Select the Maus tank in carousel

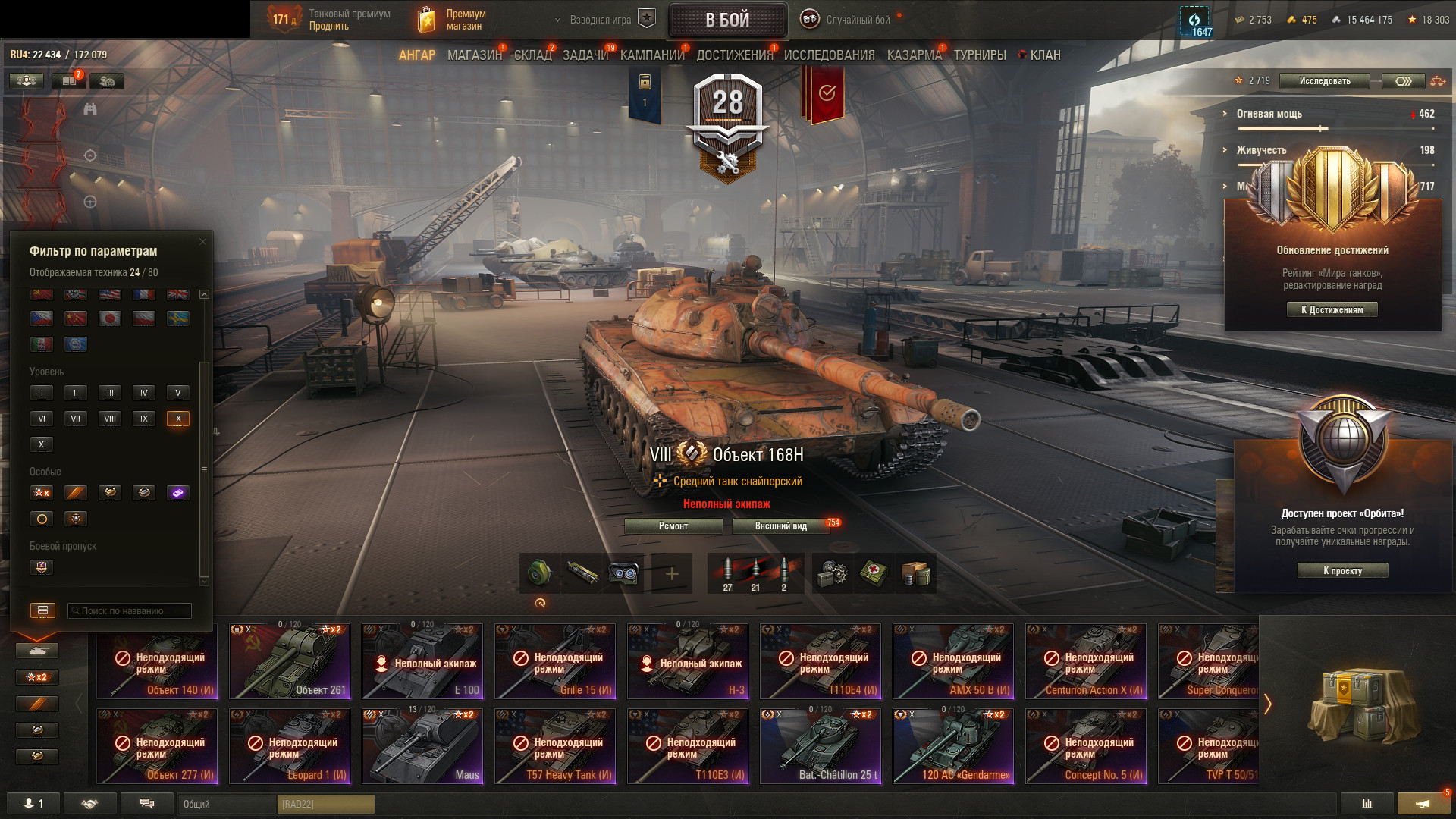(x=422, y=746)
